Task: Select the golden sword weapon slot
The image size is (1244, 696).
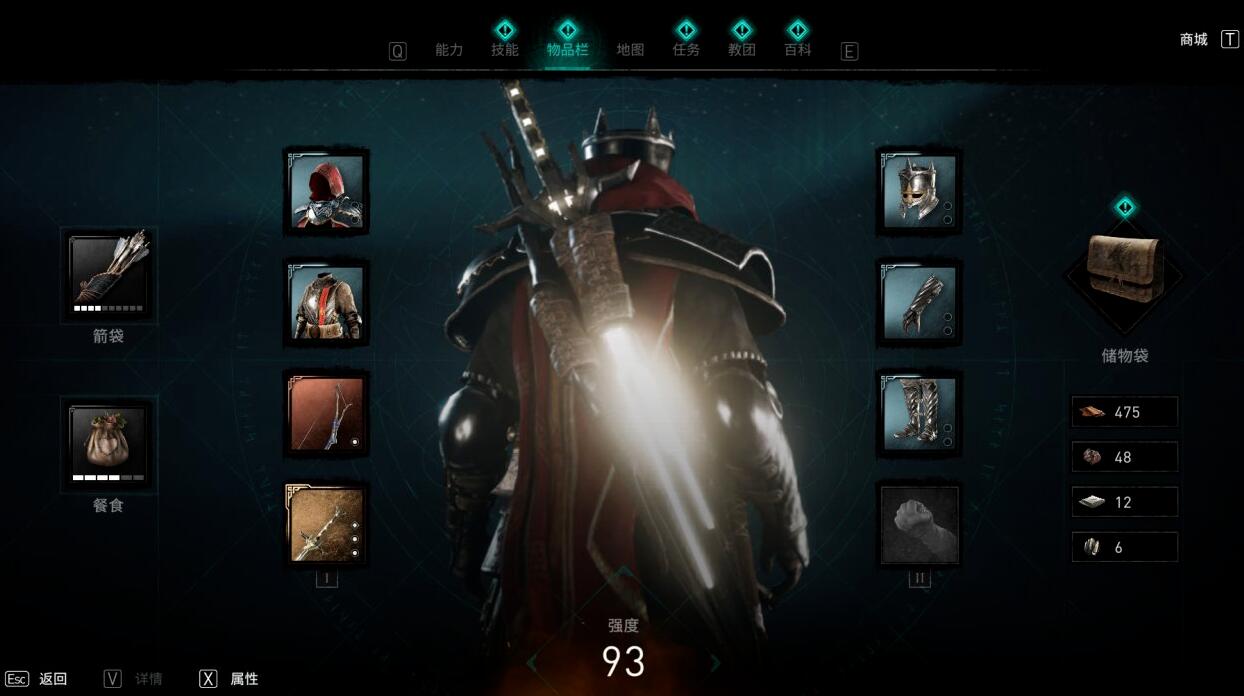Action: 326,524
